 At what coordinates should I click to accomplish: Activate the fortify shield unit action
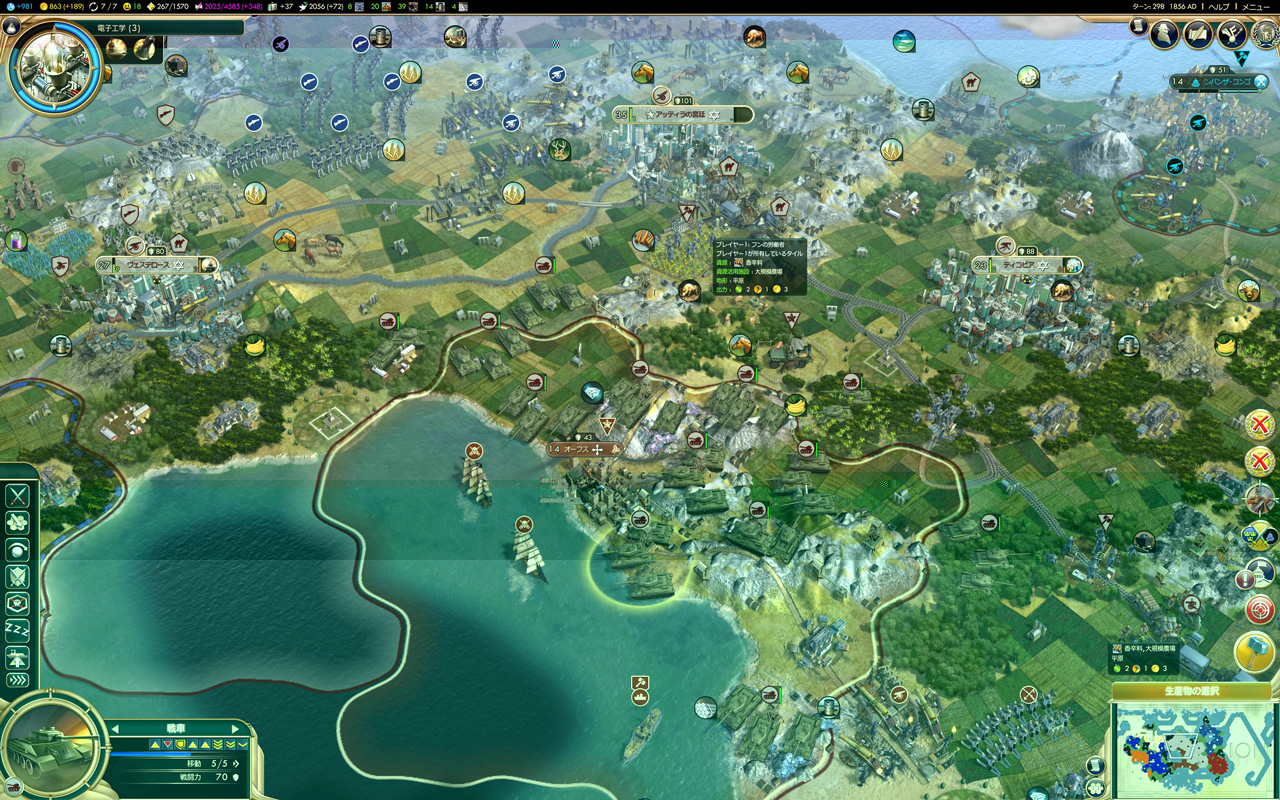pos(18,576)
